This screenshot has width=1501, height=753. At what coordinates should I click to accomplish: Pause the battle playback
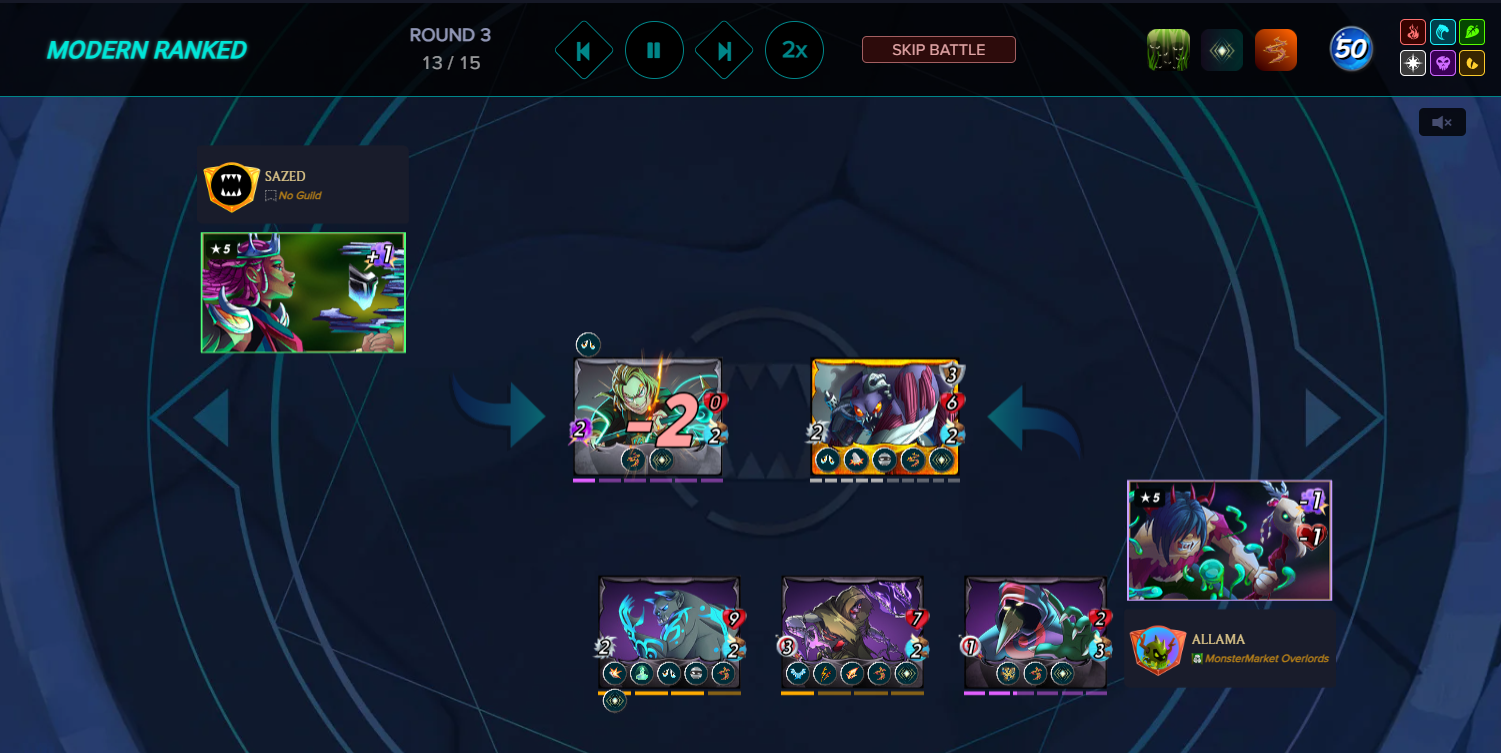654,50
